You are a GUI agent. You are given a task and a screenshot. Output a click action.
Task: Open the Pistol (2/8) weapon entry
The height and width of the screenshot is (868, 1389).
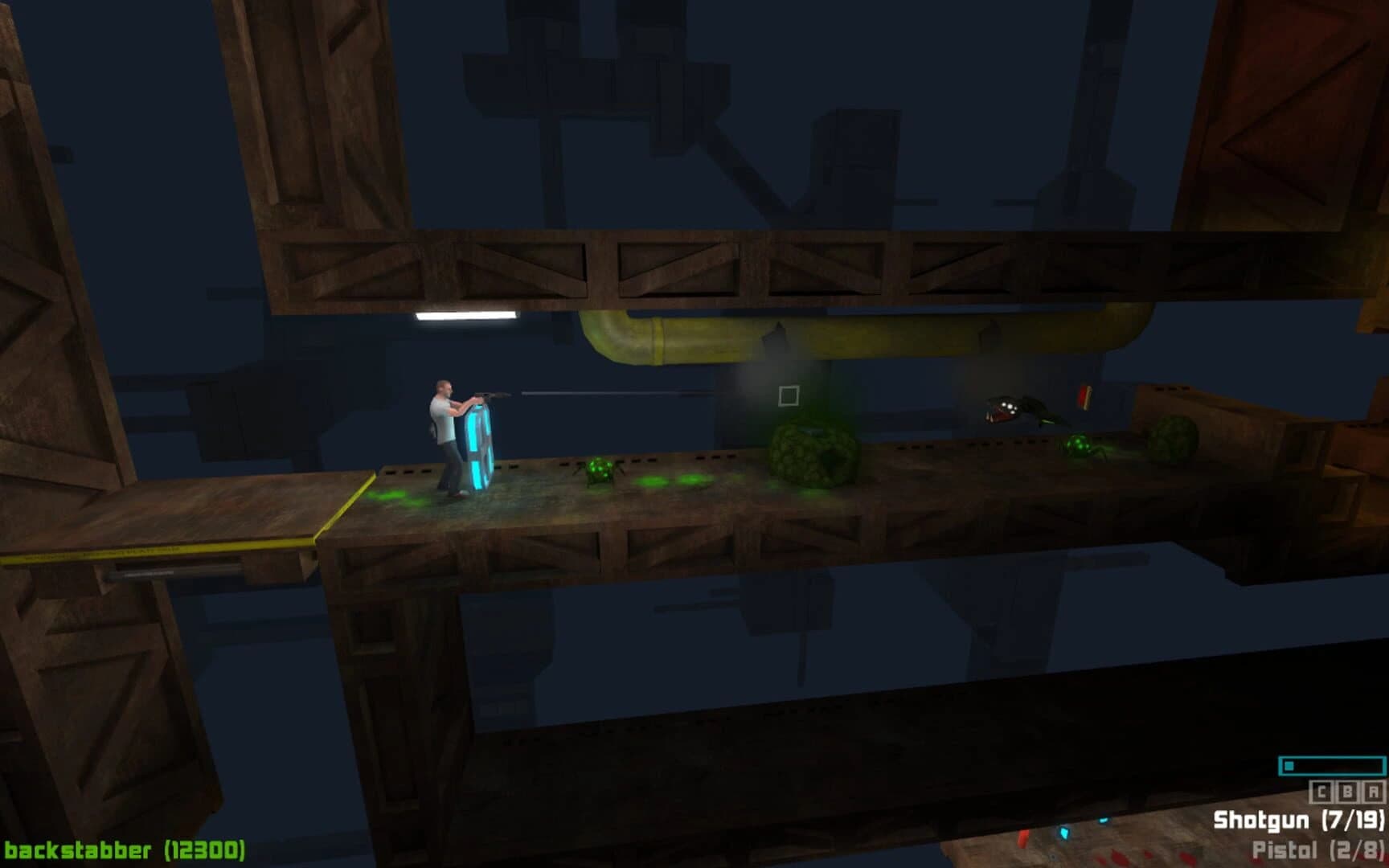click(1317, 849)
